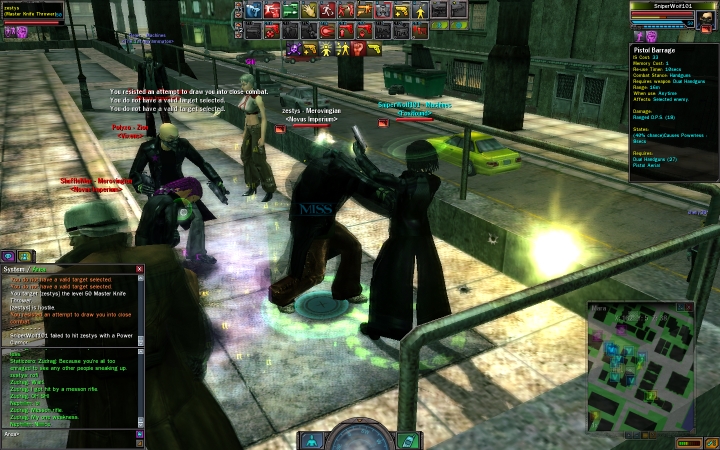Viewport: 720px width, 450px height.
Task: Trigger the running figure ability
Action: pos(327,10)
